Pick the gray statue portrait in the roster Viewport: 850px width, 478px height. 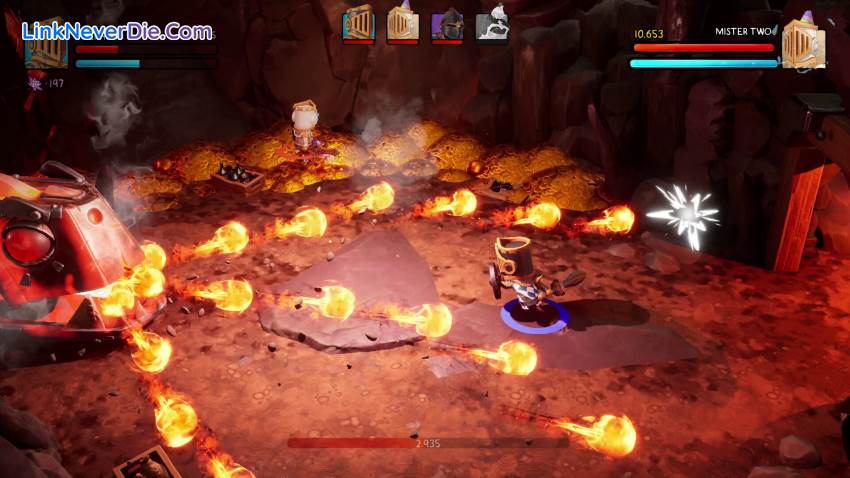click(491, 24)
